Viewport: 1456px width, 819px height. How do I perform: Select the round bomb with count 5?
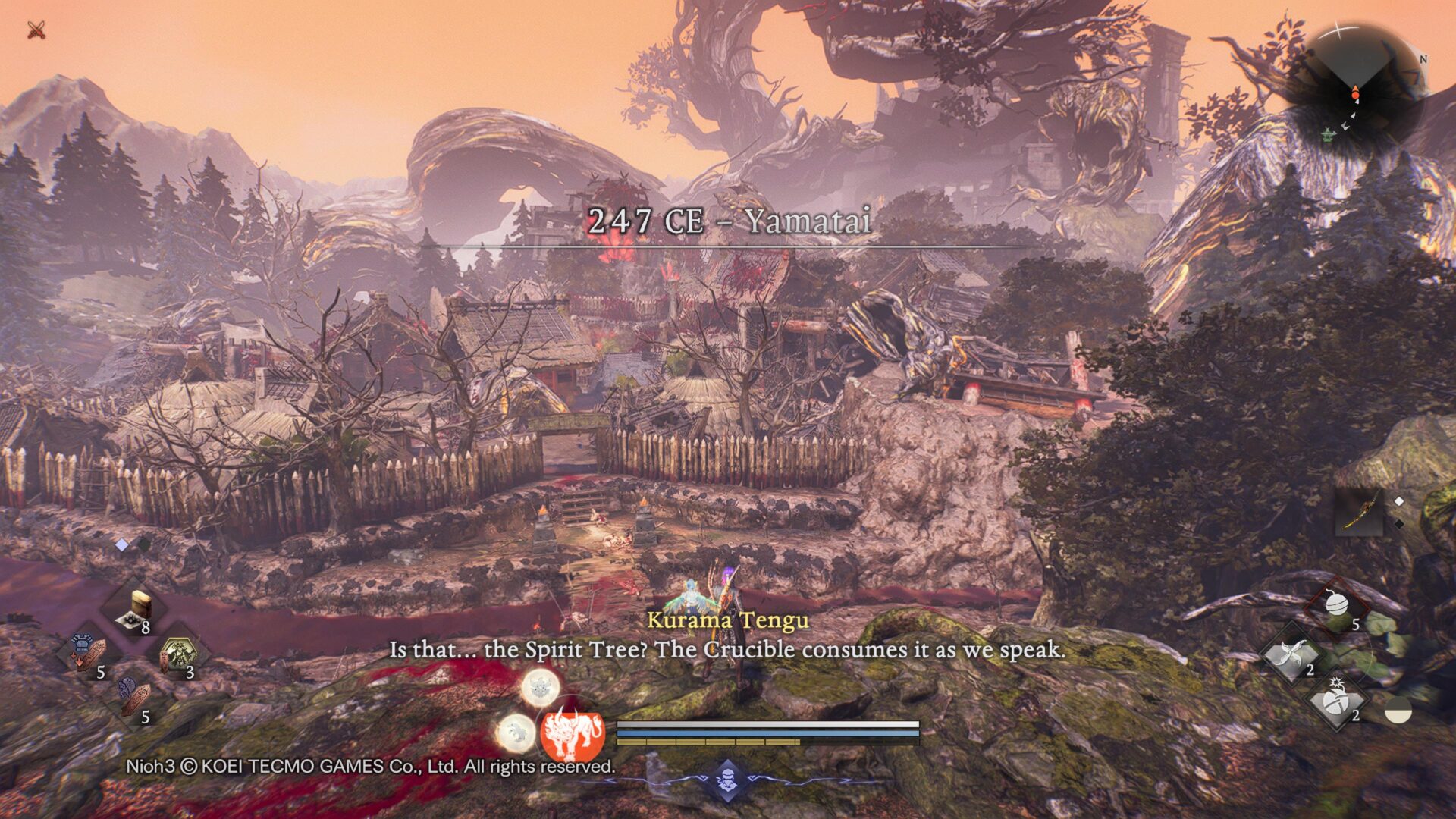[1337, 607]
